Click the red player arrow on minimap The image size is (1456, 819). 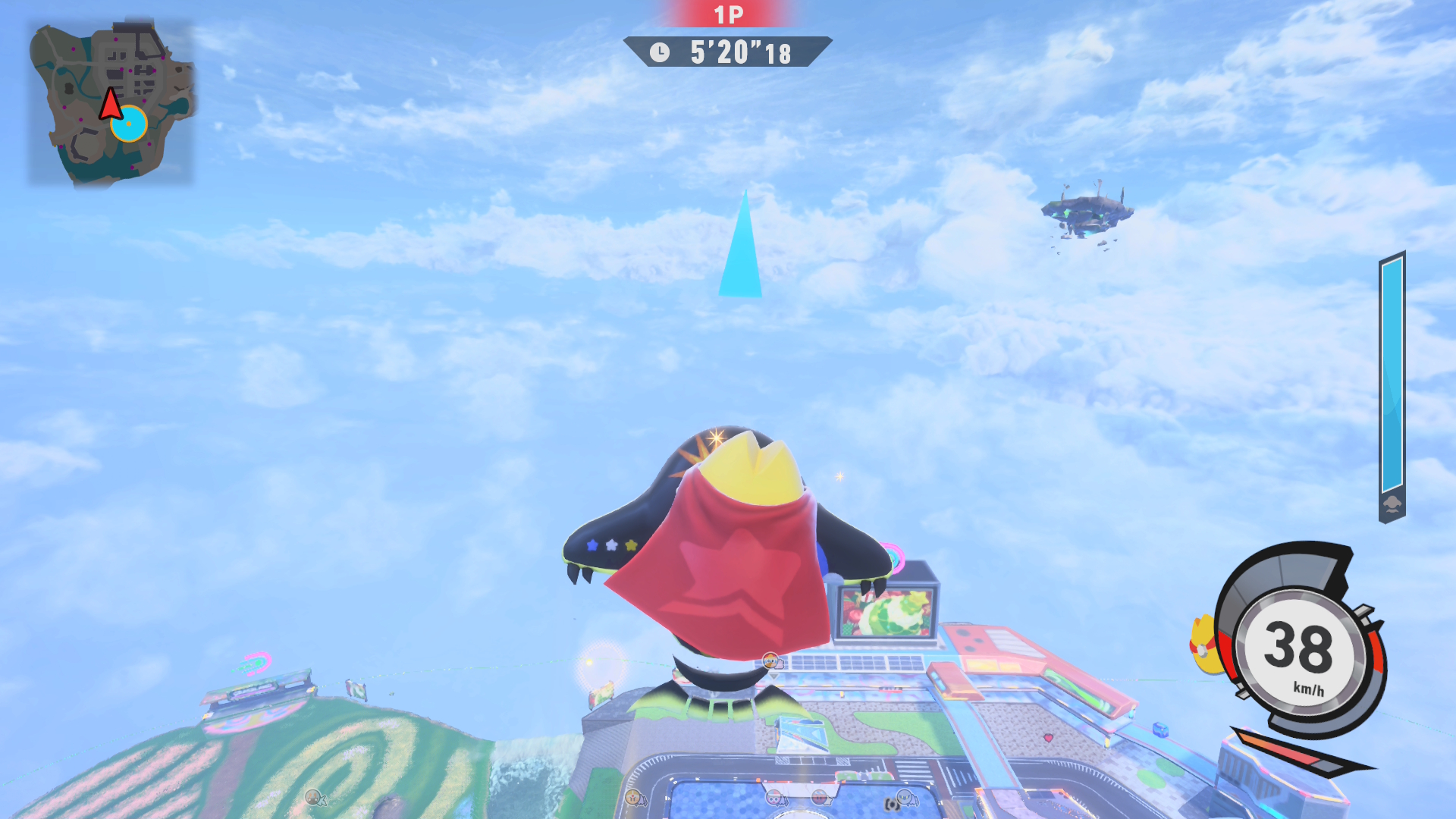pos(111,105)
